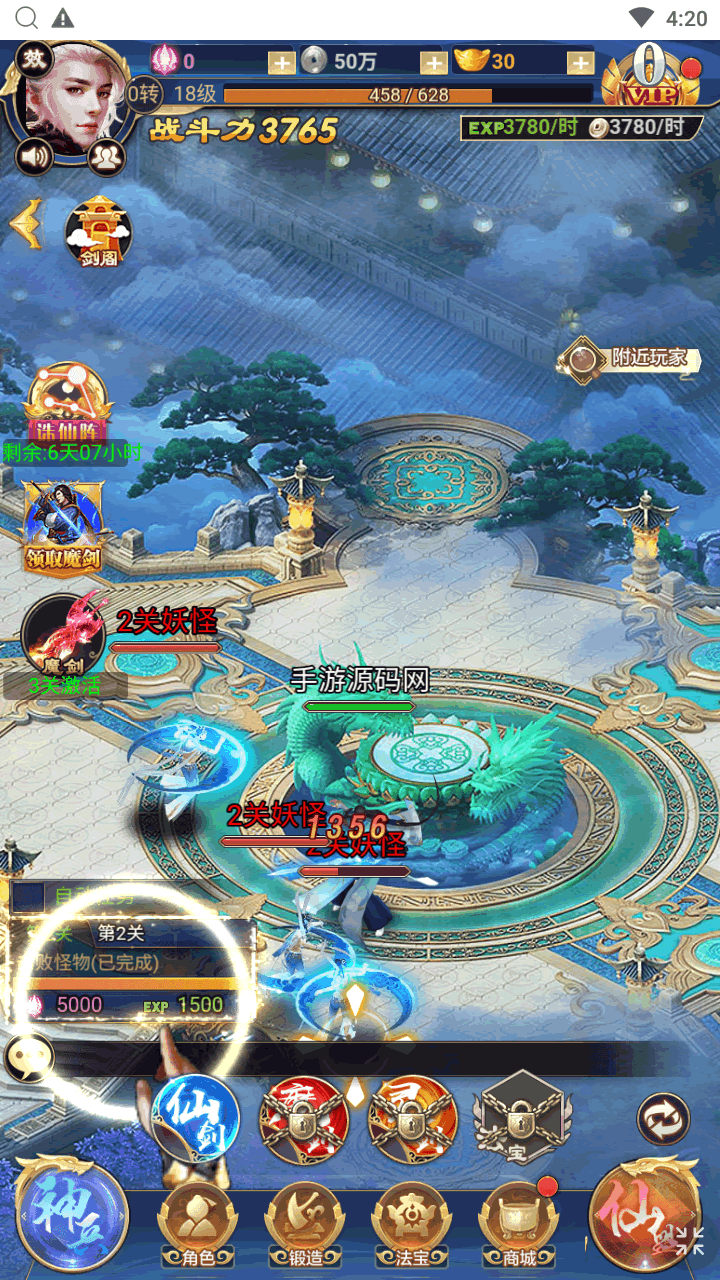Claim the 领取魔剑 demon sword reward
This screenshot has height=1280, width=720.
pos(65,527)
